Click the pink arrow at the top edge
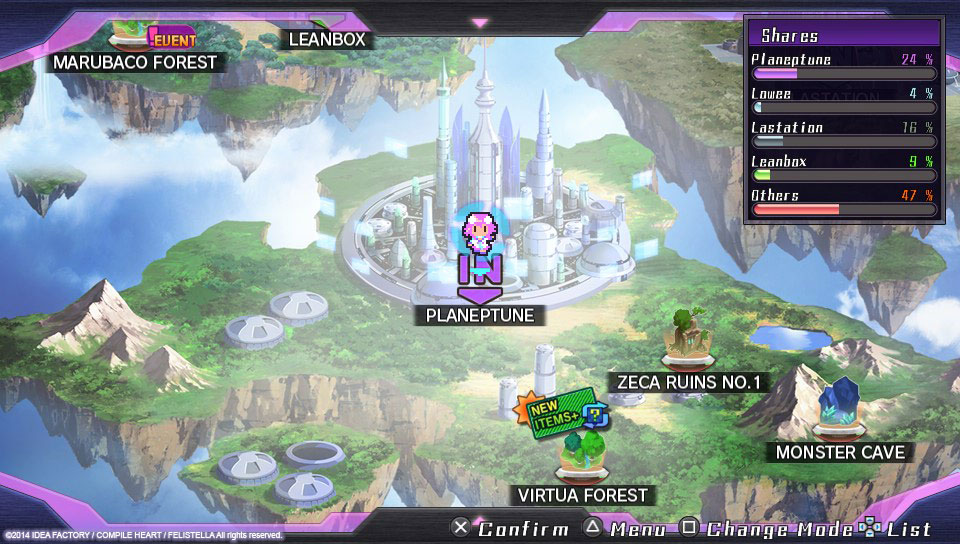The height and width of the screenshot is (544, 960). (x=480, y=22)
